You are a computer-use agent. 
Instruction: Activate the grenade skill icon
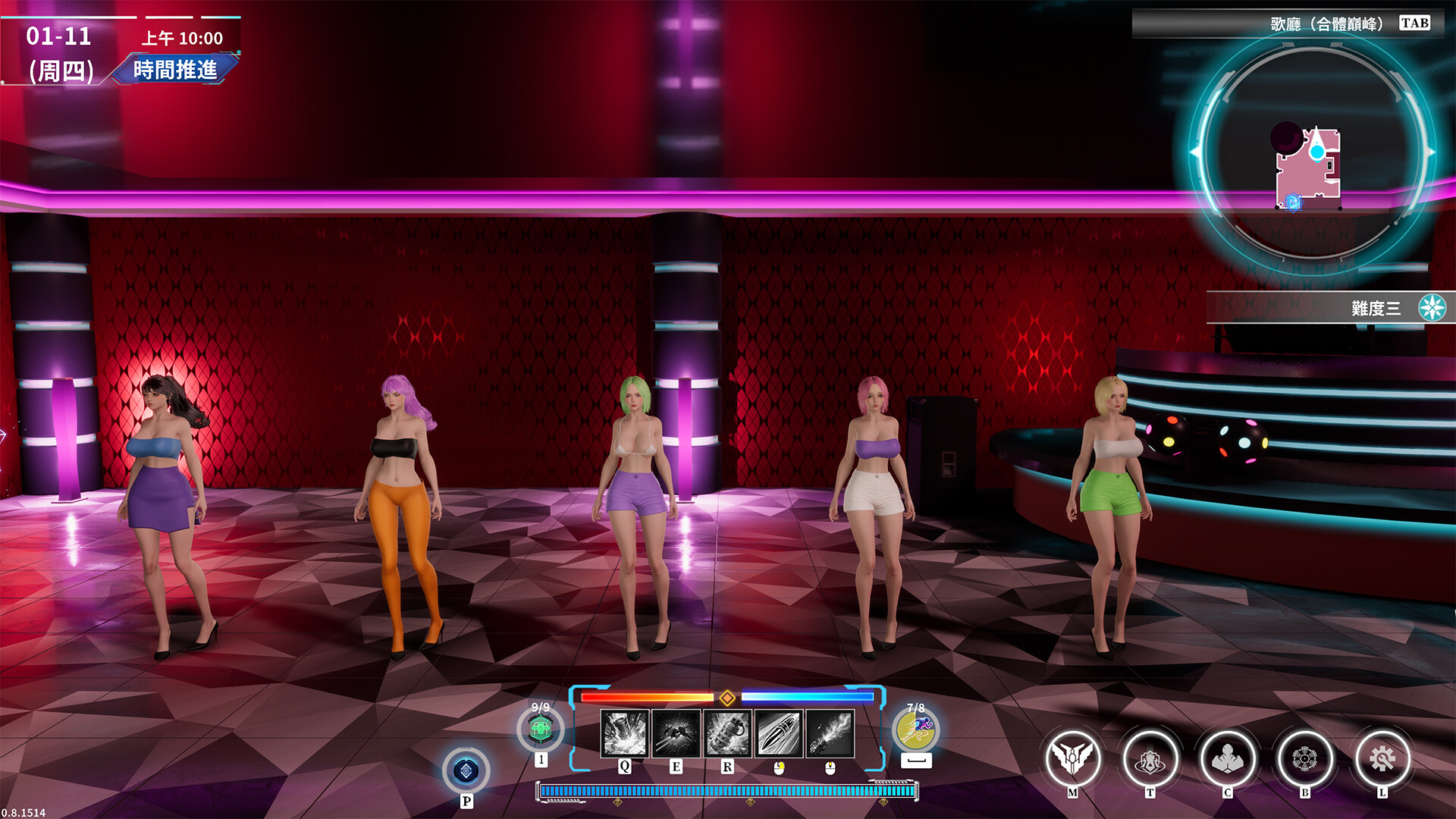[x=727, y=733]
